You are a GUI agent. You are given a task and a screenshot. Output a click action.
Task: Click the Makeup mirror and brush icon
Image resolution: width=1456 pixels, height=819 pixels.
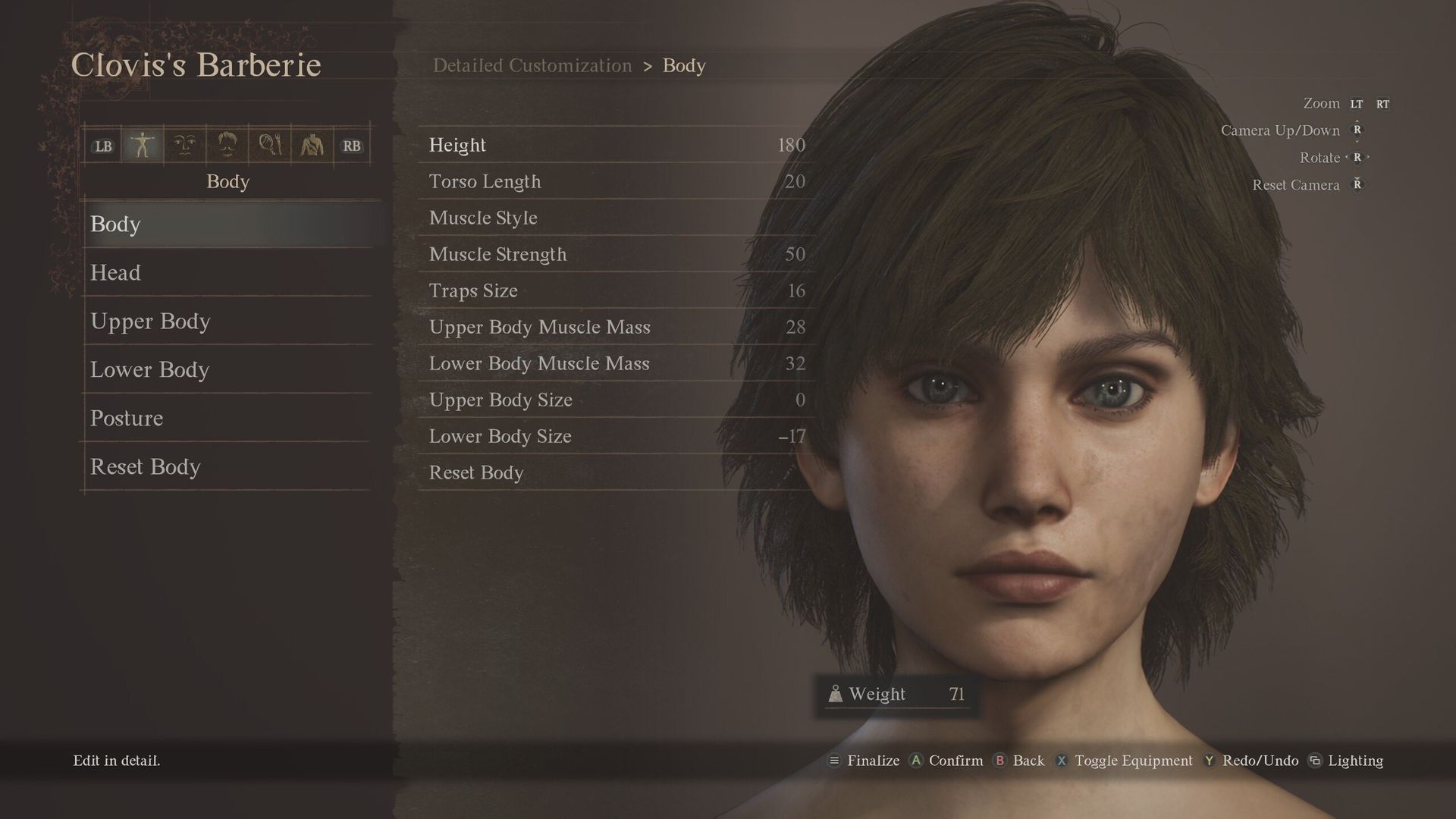tap(269, 145)
